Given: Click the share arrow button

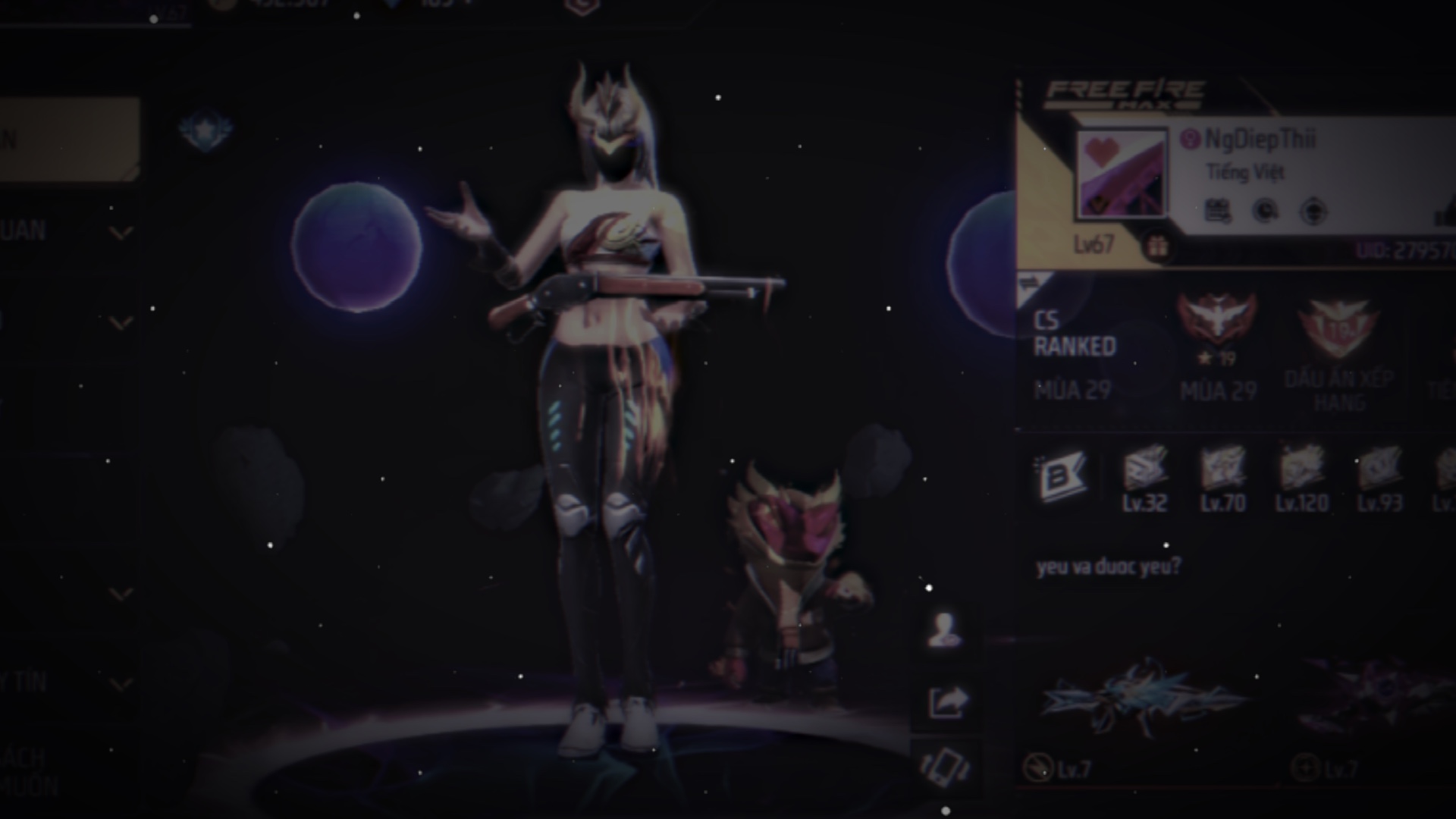Looking at the screenshot, I should (x=946, y=701).
